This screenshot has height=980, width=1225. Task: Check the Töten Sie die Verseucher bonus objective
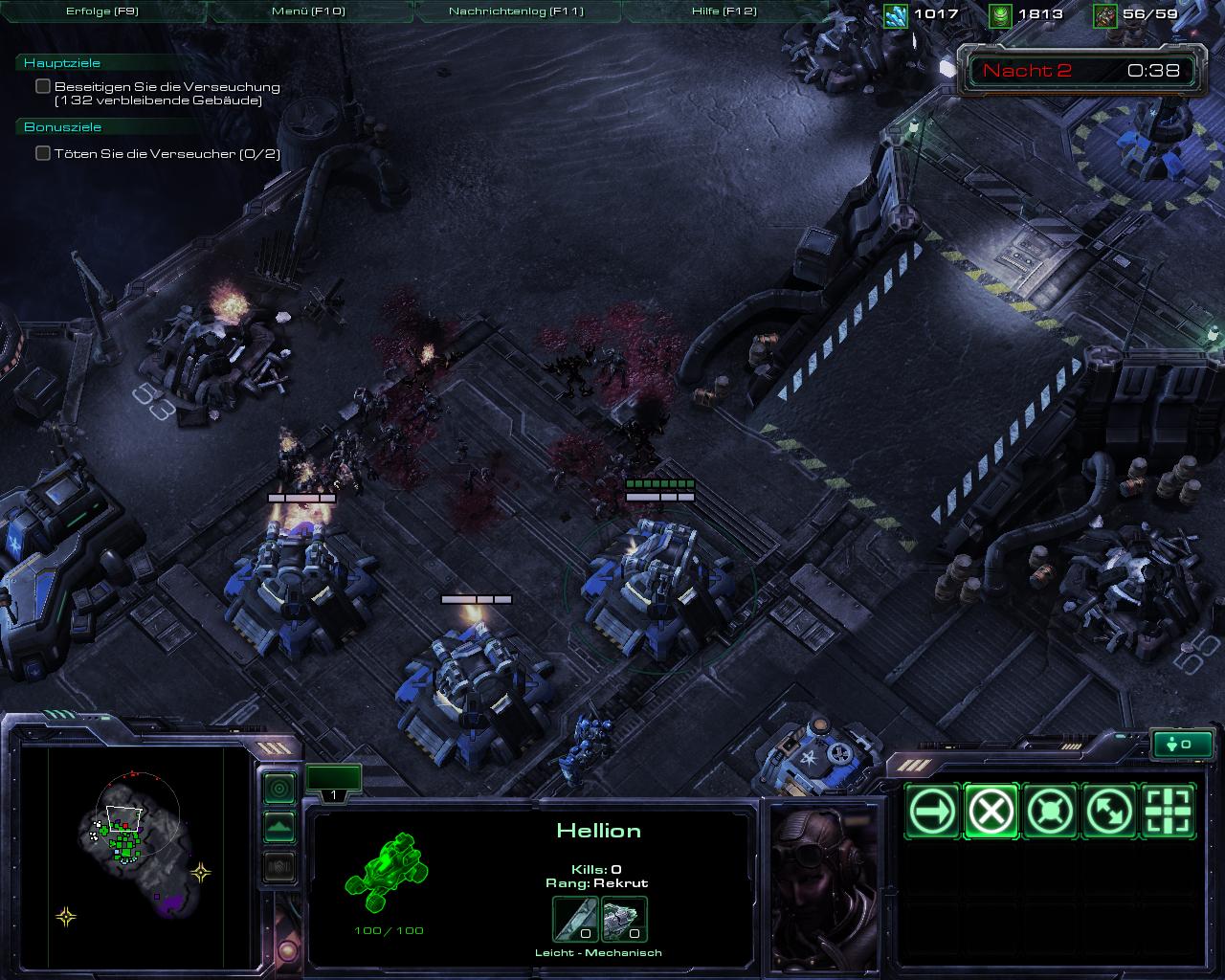click(42, 152)
